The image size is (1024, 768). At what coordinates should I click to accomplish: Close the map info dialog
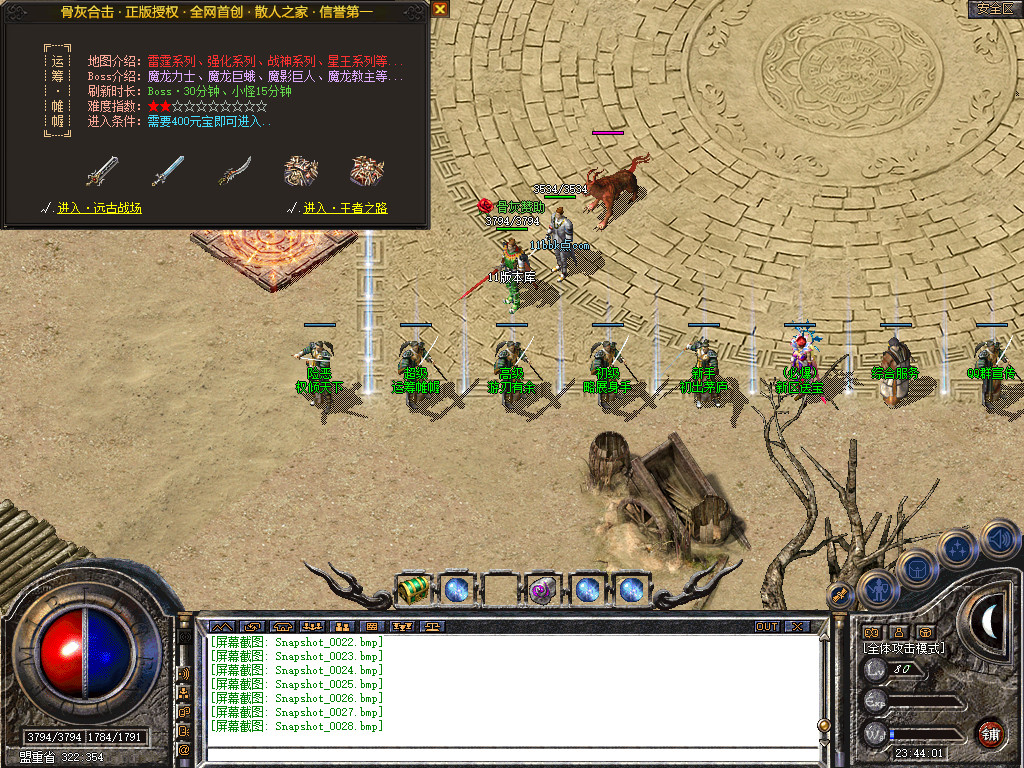[x=440, y=9]
